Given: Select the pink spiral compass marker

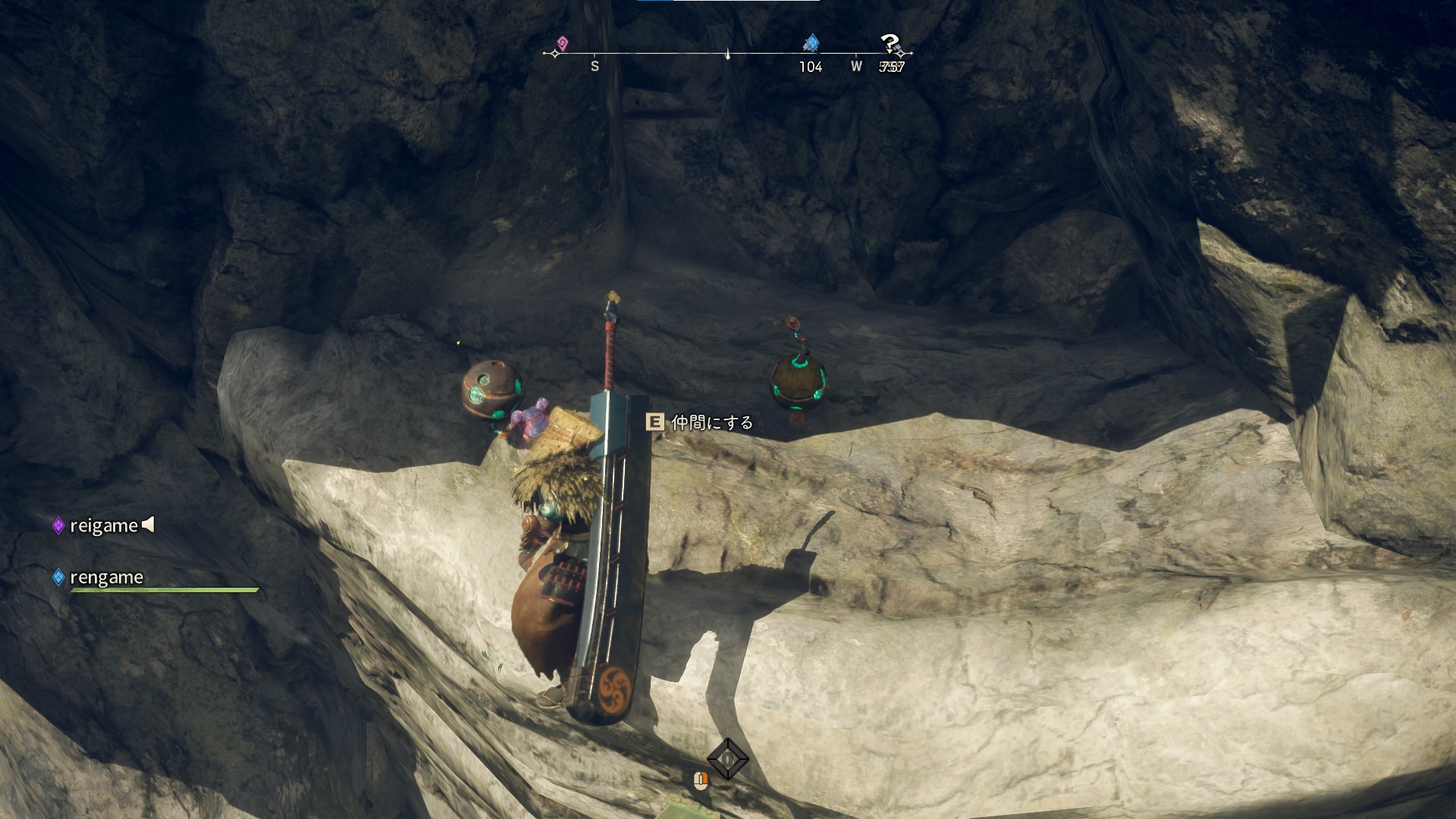Looking at the screenshot, I should (562, 42).
